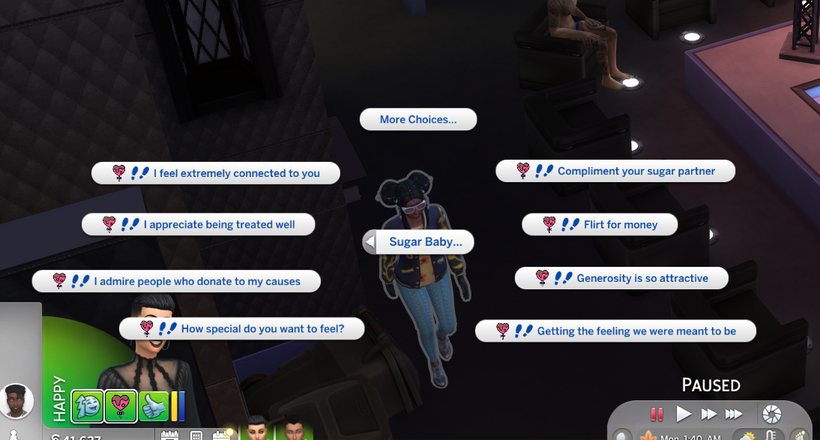Select the "Flirt for money" interaction
The image size is (820, 440).
600,225
